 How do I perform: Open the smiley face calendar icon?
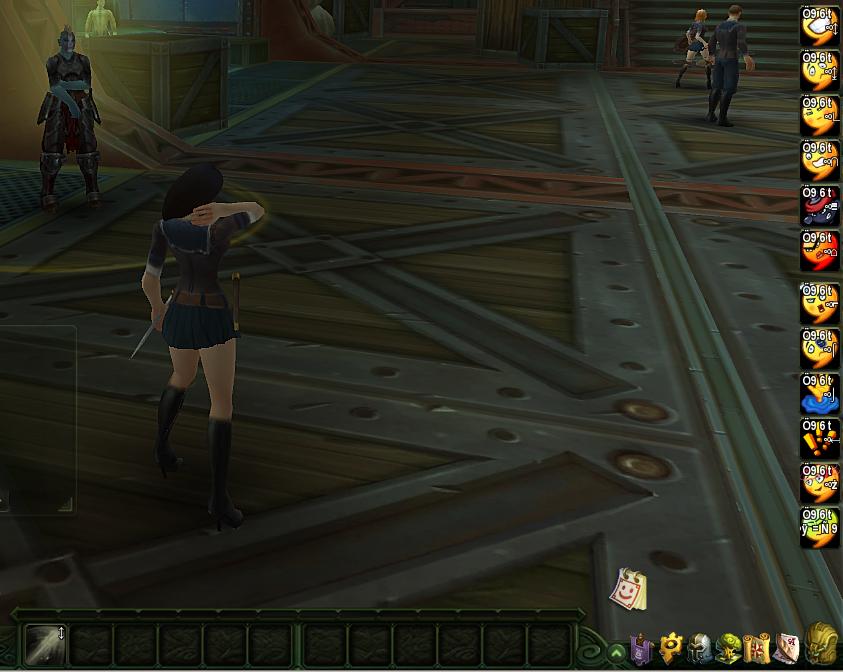(629, 589)
